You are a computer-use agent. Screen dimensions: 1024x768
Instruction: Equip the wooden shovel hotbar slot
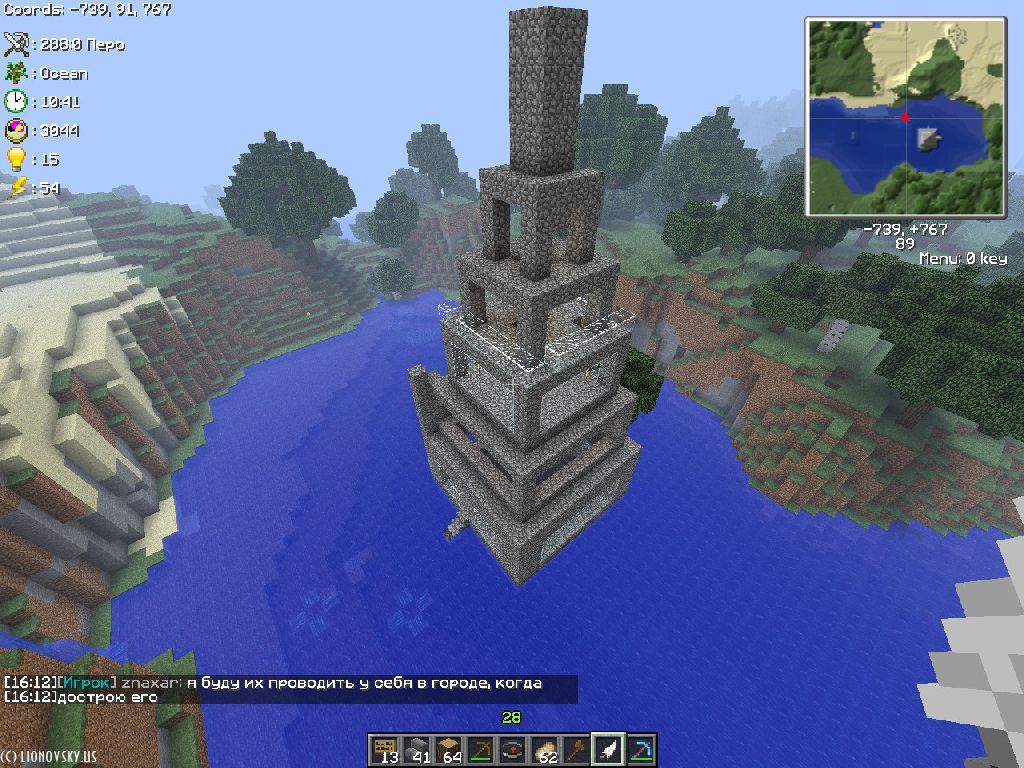coord(576,749)
